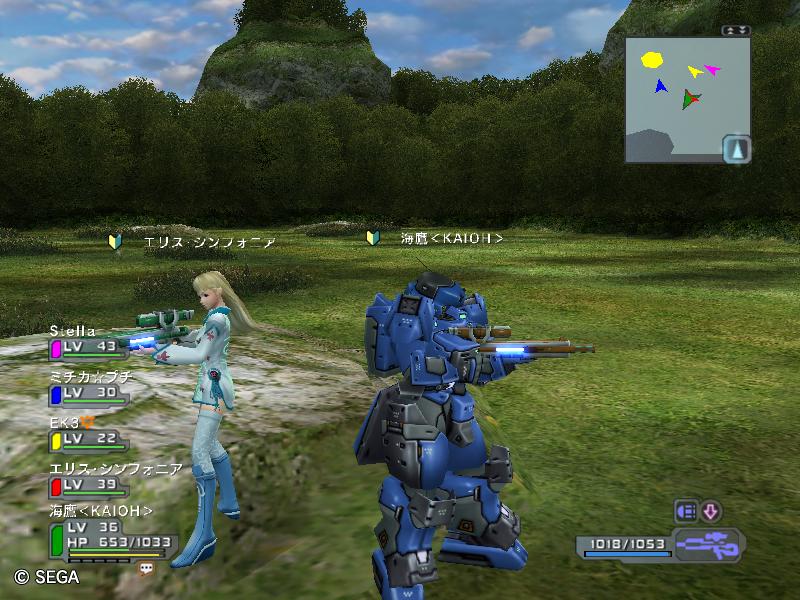Click the yellow blob marker on minimap

[x=652, y=59]
